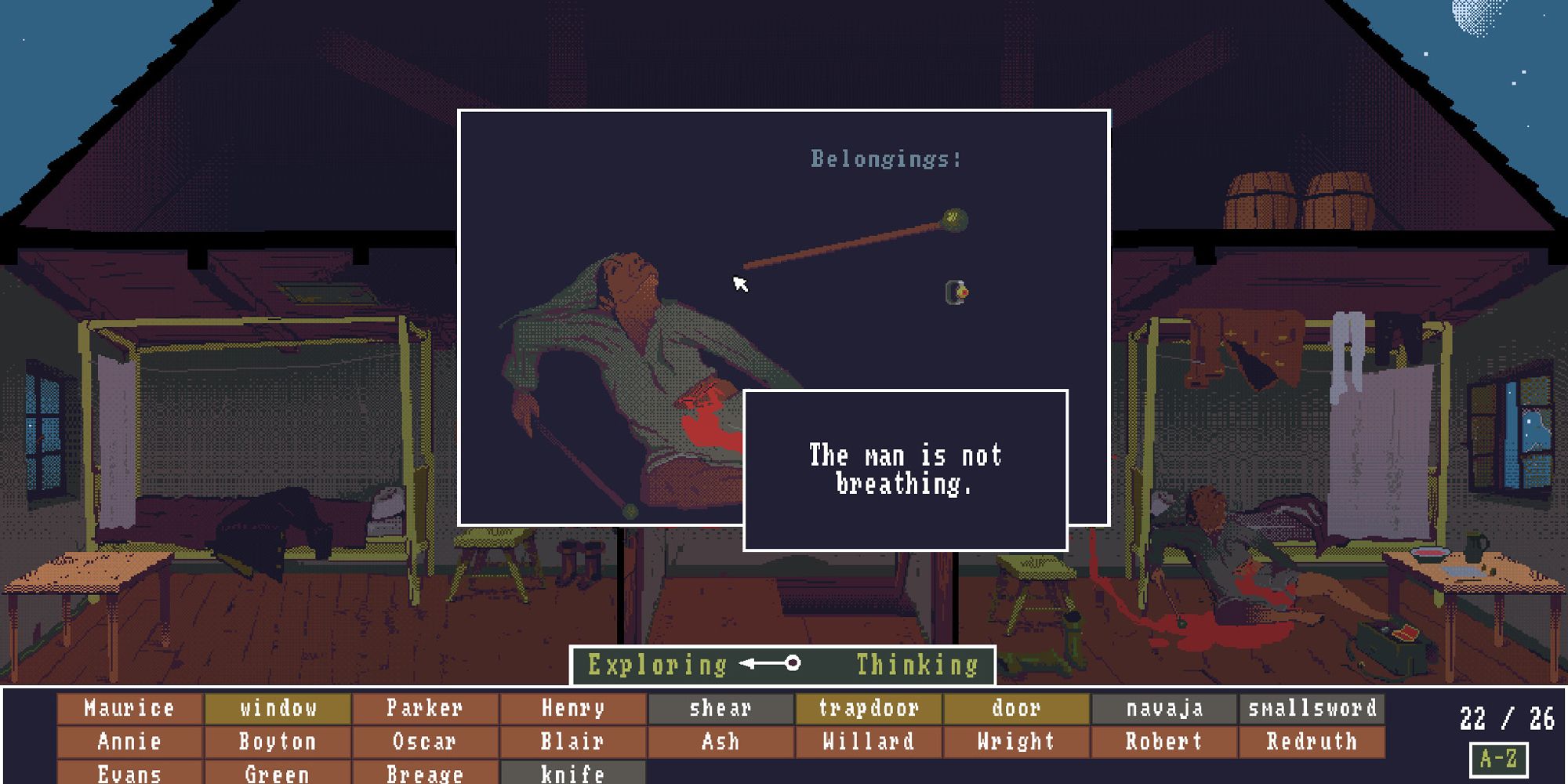This screenshot has width=1568, height=784.
Task: Click Exploring on the mode slider
Action: click(659, 665)
